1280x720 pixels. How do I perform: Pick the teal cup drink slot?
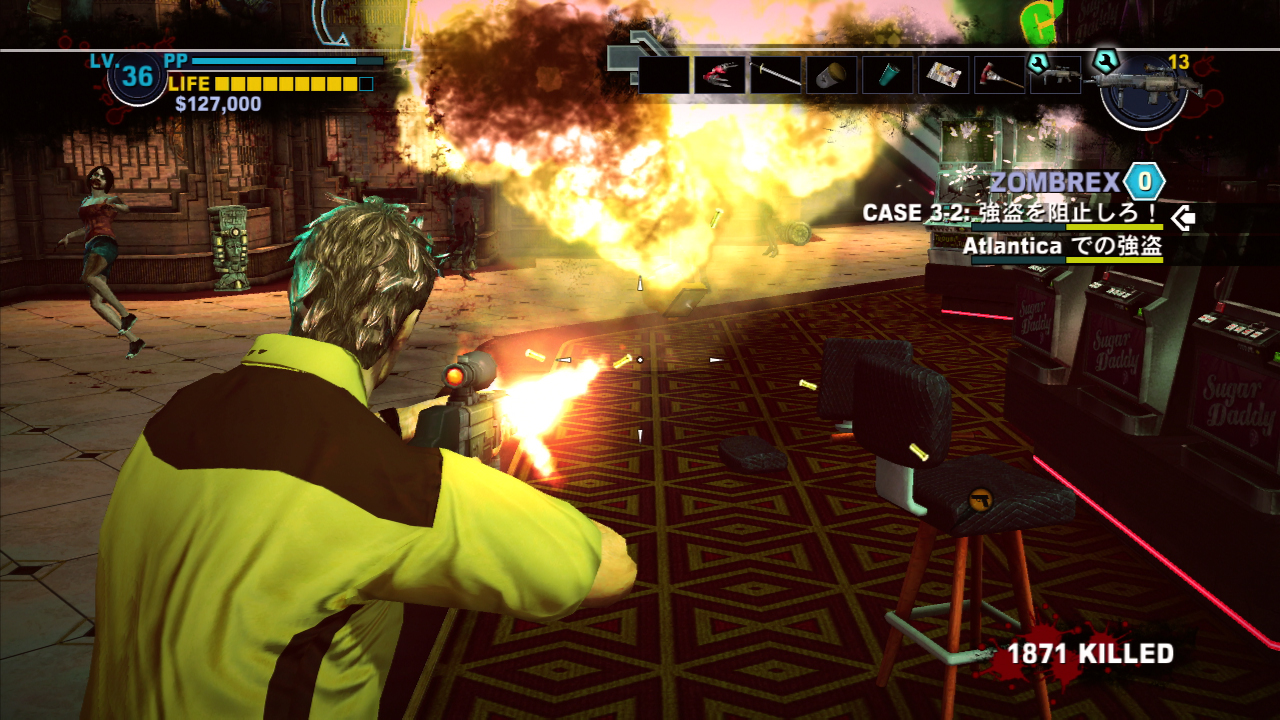888,75
